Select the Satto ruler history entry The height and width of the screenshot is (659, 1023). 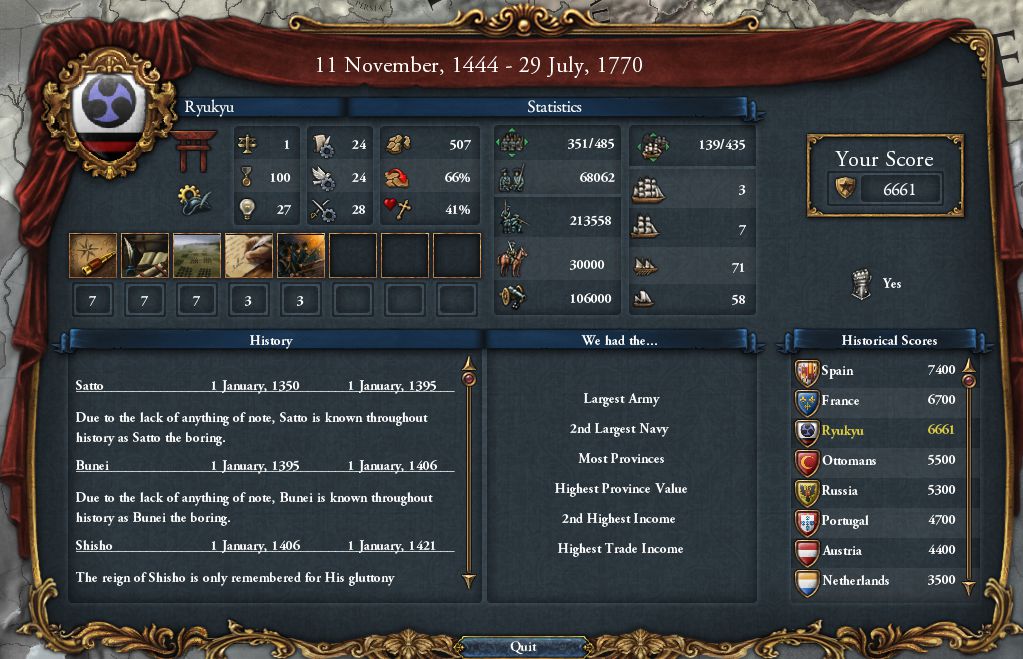click(90, 386)
